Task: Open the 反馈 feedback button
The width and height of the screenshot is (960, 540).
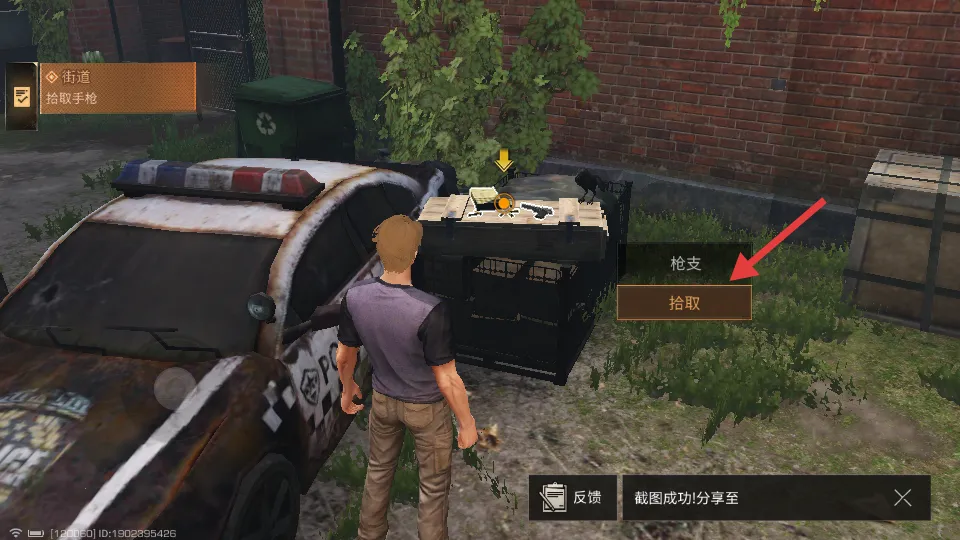Action: point(573,497)
